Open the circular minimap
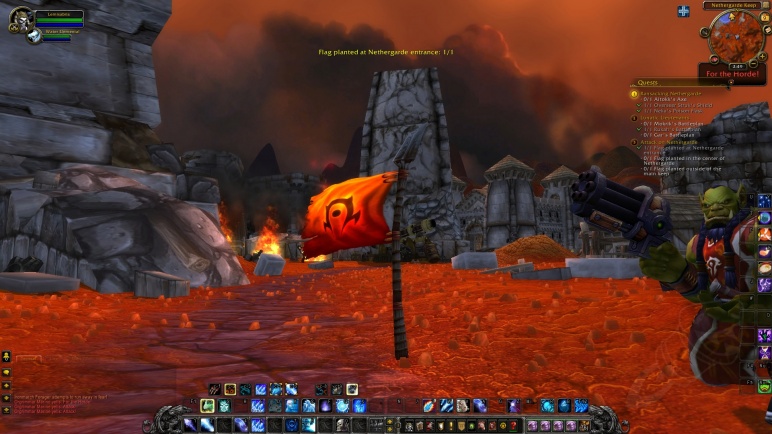This screenshot has width=772, height=434. point(733,37)
